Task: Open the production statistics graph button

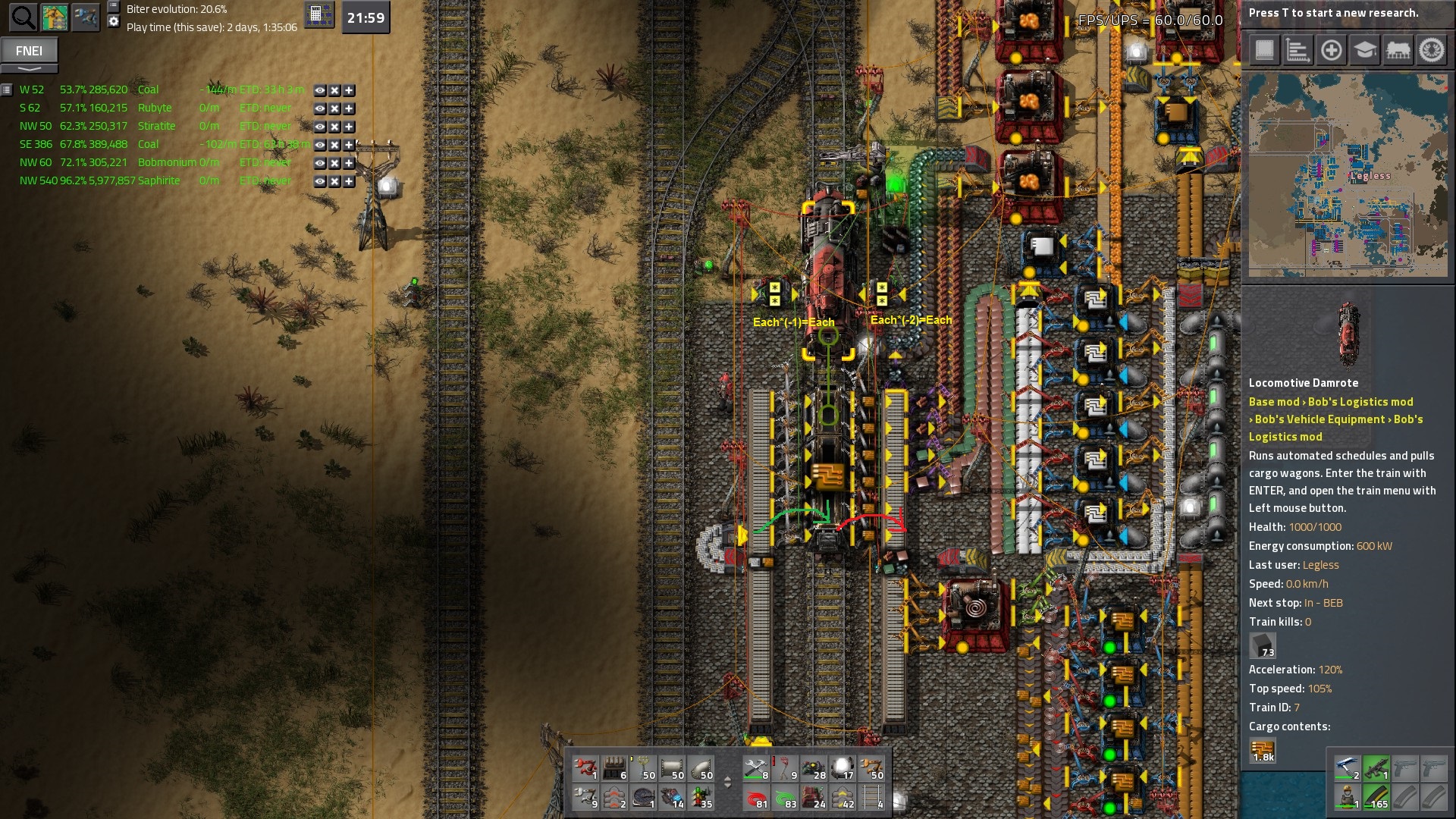Action: (1298, 51)
